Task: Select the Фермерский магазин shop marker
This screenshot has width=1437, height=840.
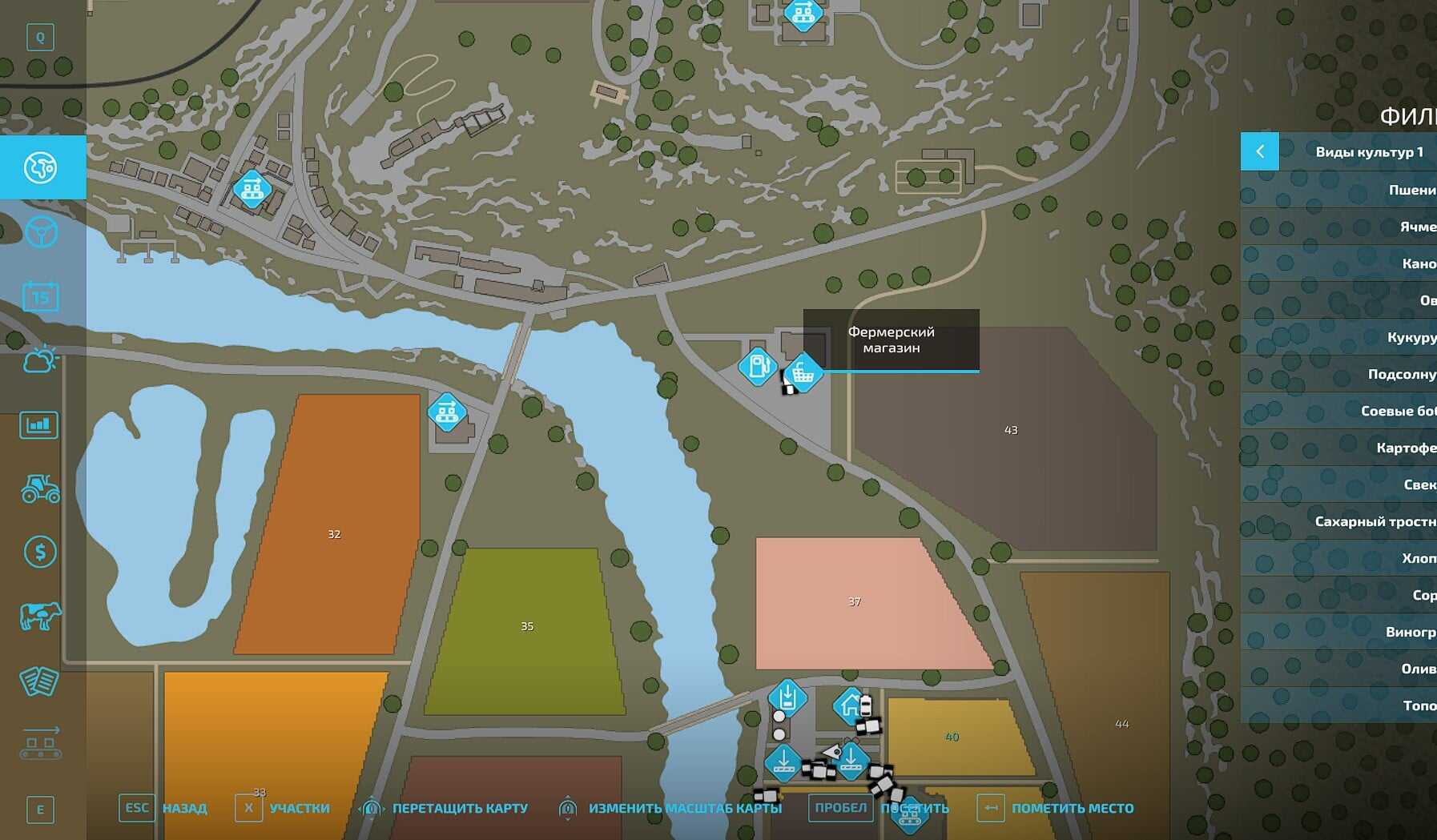Action: 803,372
